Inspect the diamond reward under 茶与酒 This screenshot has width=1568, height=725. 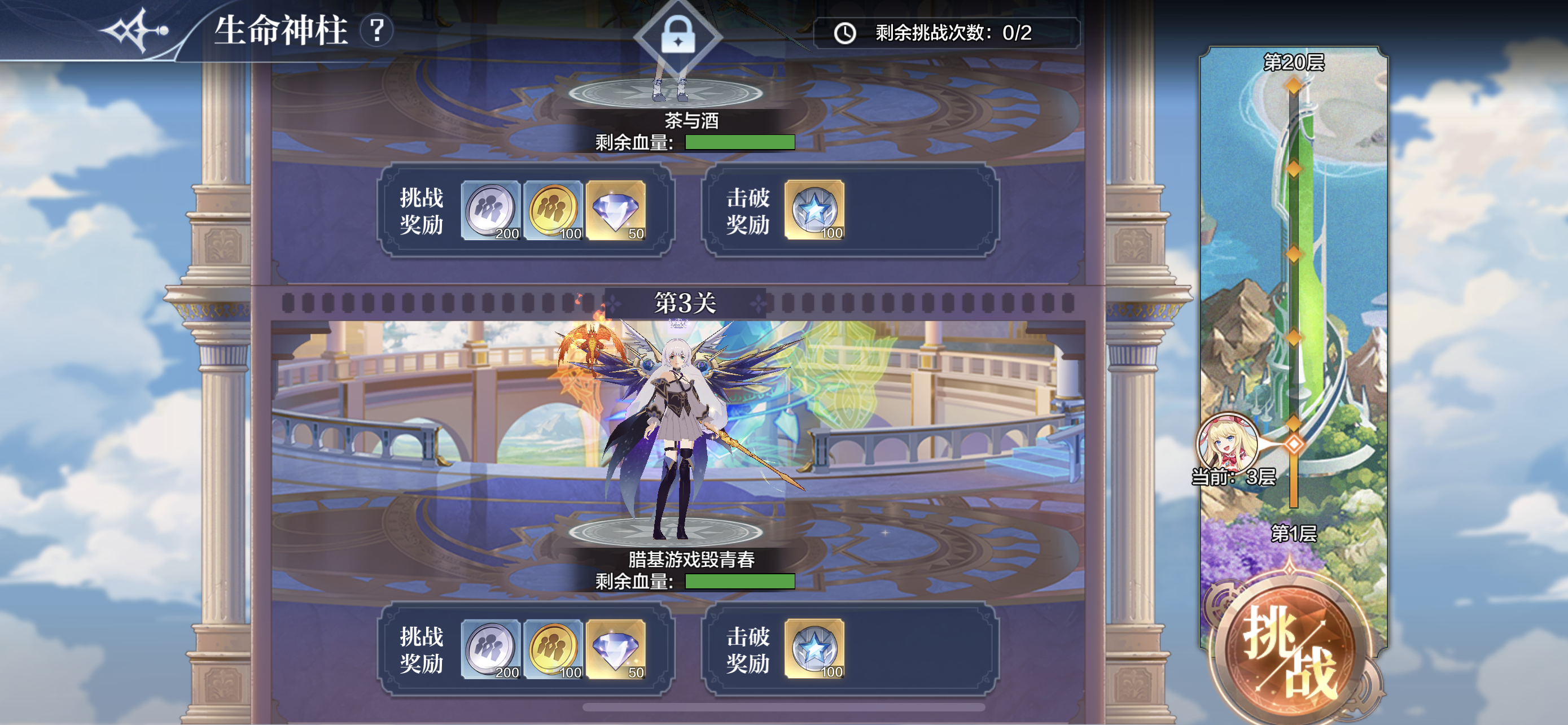(x=616, y=210)
